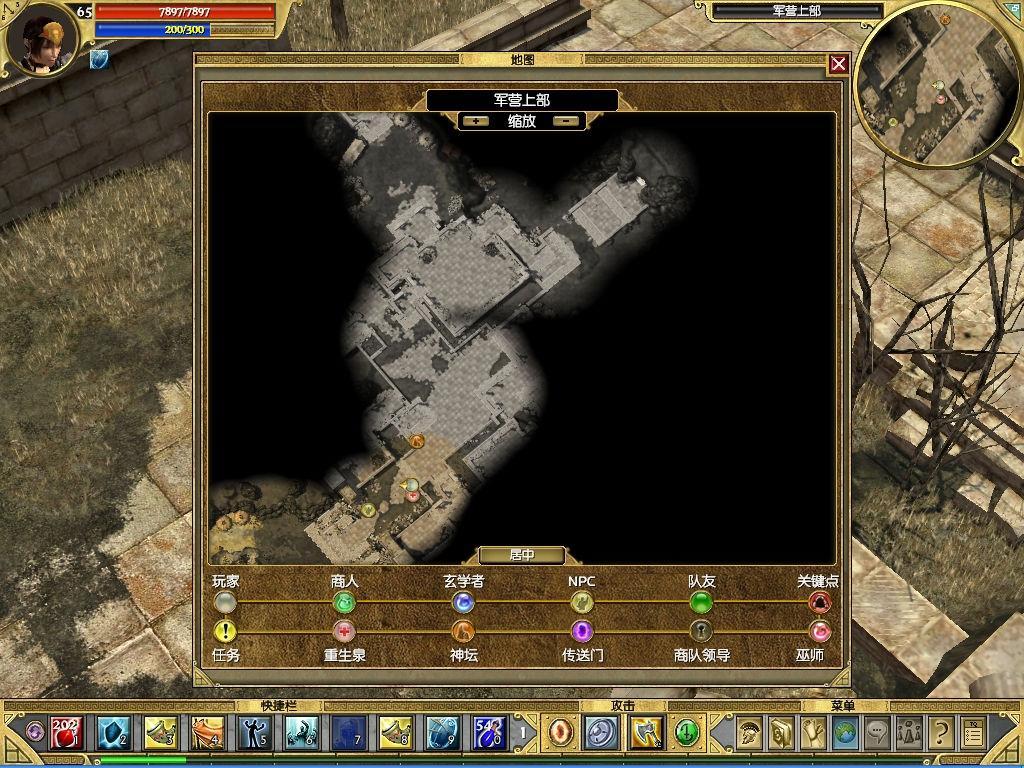The width and height of the screenshot is (1024, 768).
Task: Select the orange shrine marker on the map
Action: 417,440
